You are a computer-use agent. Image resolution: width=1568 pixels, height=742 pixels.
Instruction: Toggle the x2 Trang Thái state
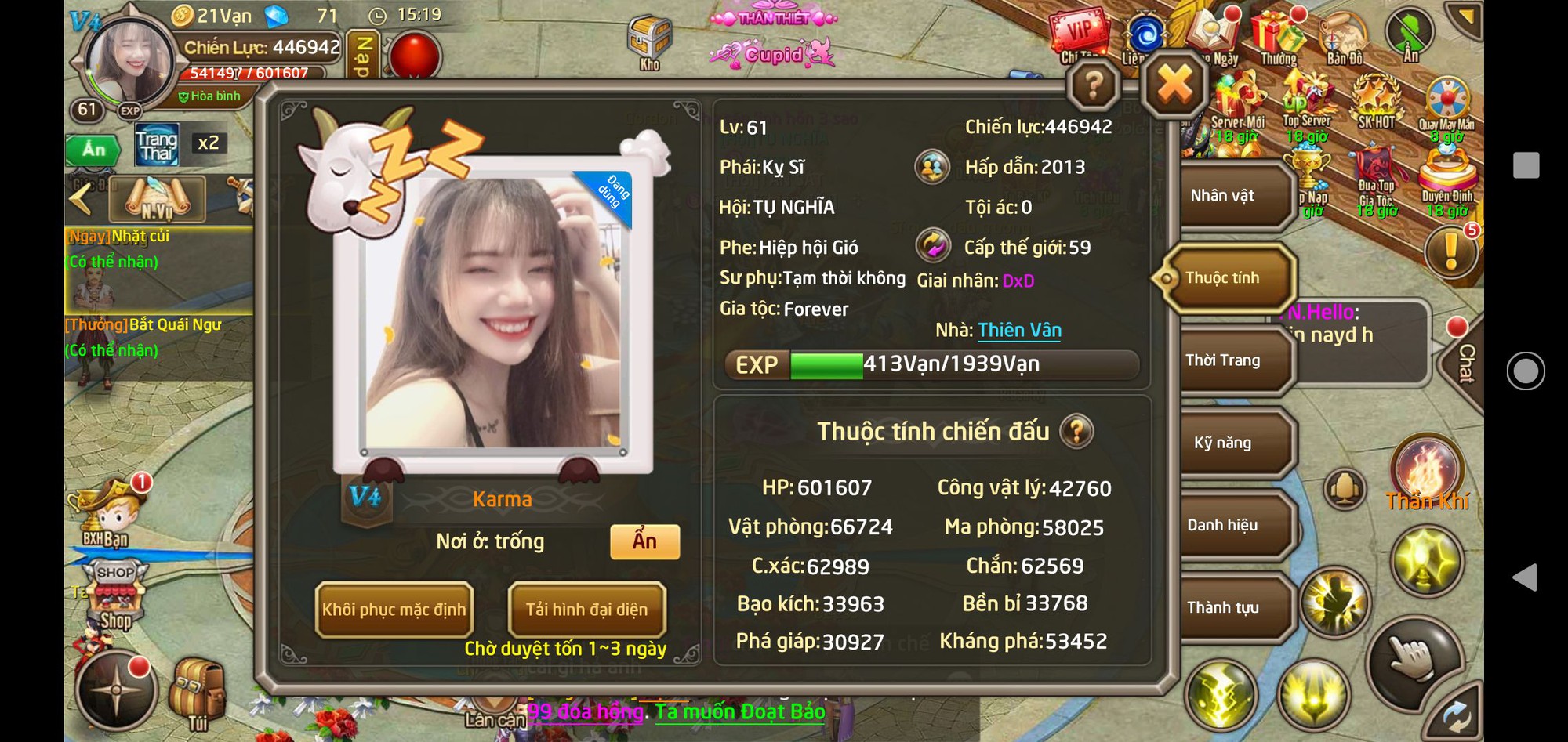(x=207, y=143)
